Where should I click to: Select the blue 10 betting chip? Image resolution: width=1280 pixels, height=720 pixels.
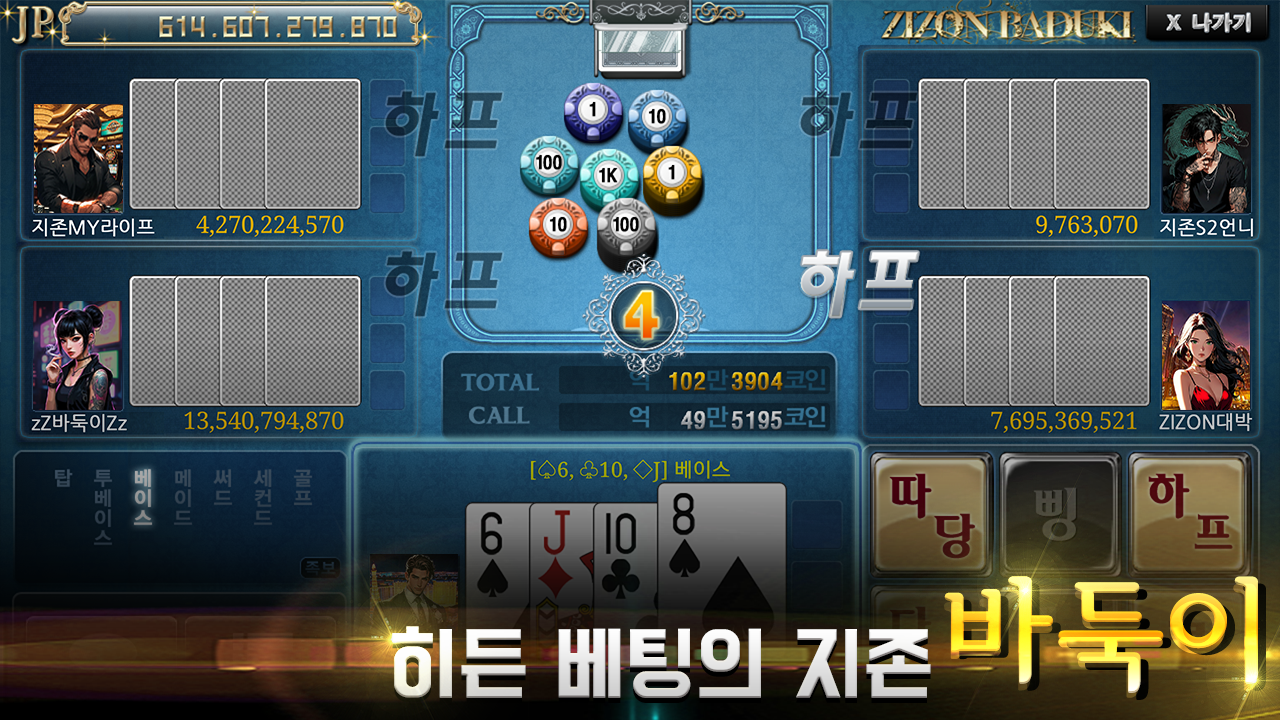[655, 115]
